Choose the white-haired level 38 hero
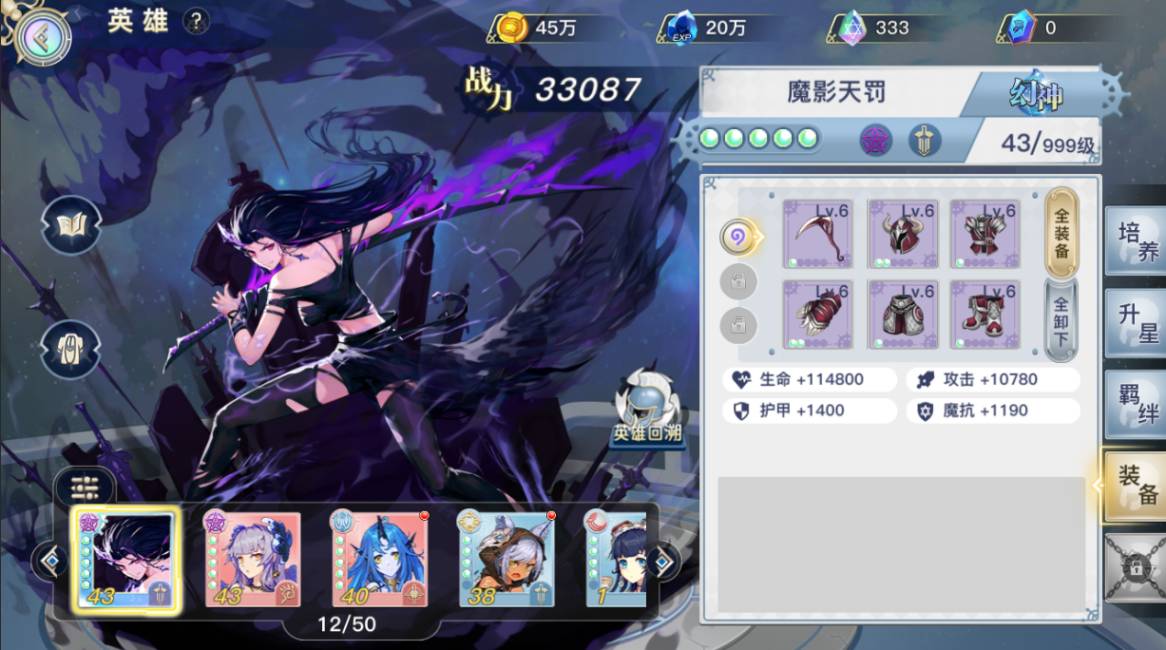1166x650 pixels. coord(506,559)
